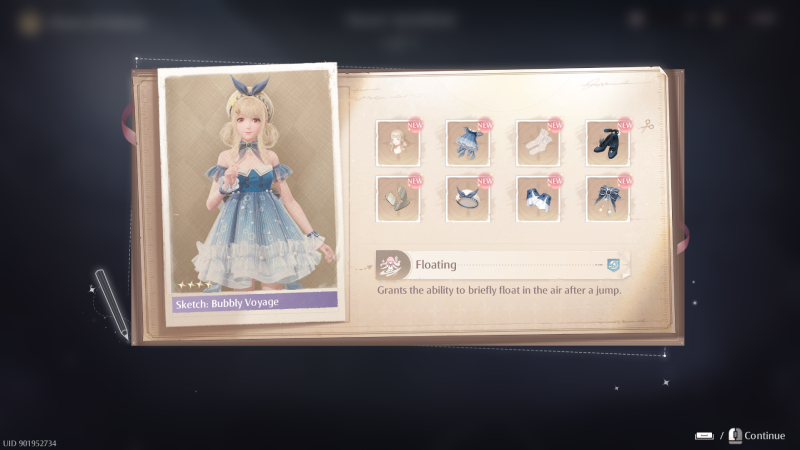Select the blue dress item slot
The image size is (800, 450).
click(x=467, y=143)
